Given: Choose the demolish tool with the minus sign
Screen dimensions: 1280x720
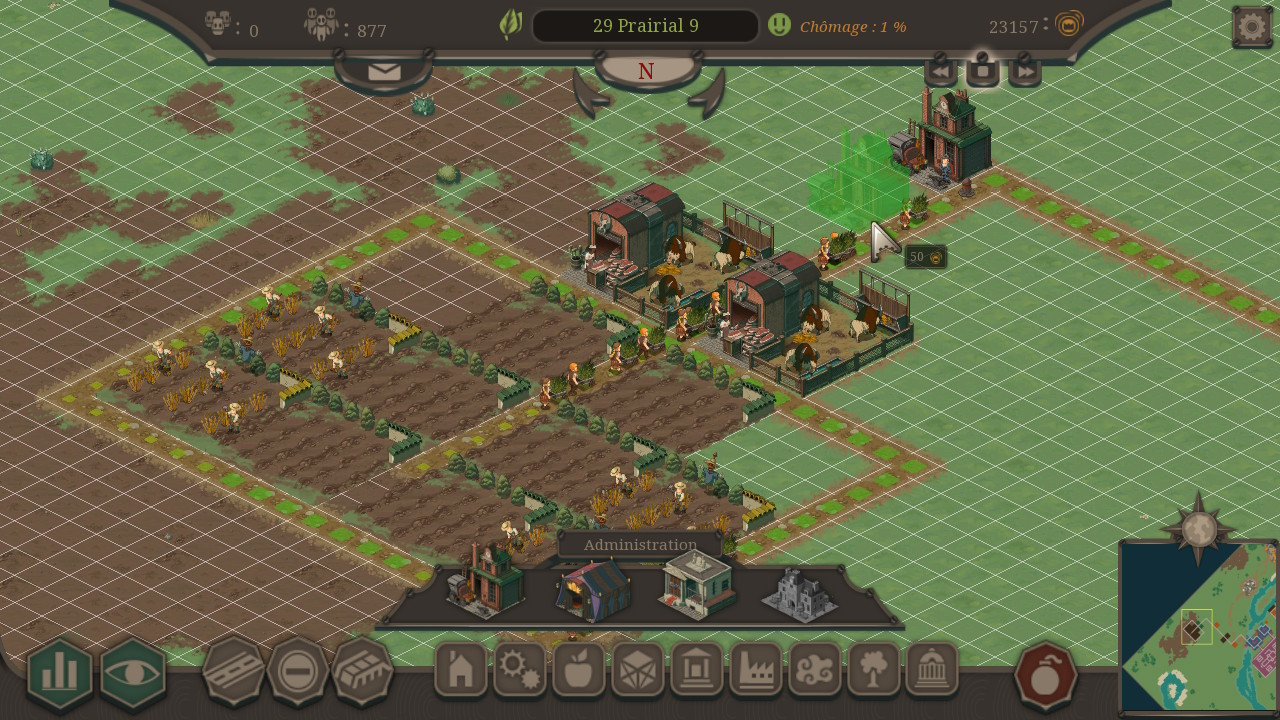Looking at the screenshot, I should pyautogui.click(x=297, y=671).
